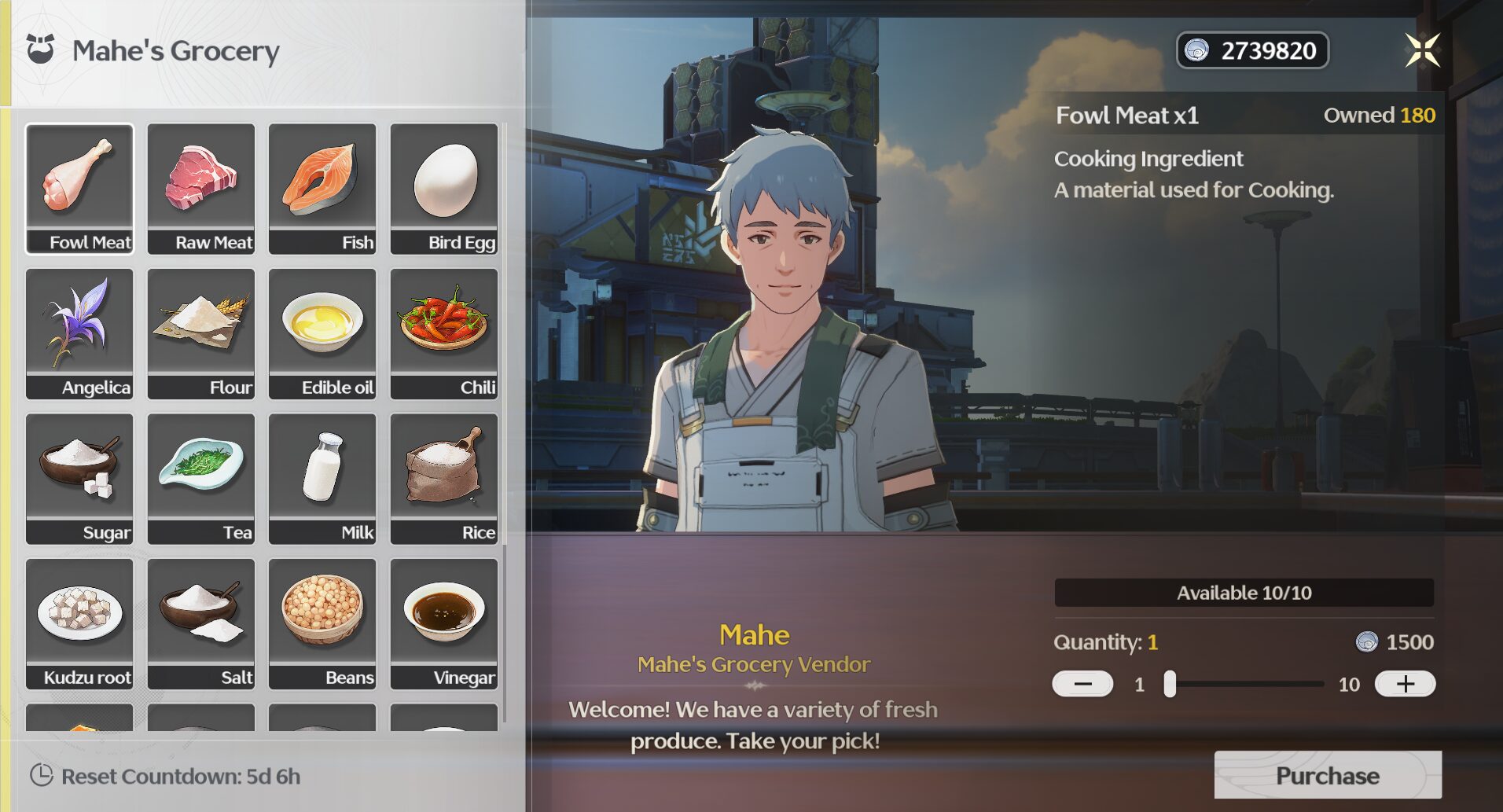Select the Salt ingredient

(201, 623)
